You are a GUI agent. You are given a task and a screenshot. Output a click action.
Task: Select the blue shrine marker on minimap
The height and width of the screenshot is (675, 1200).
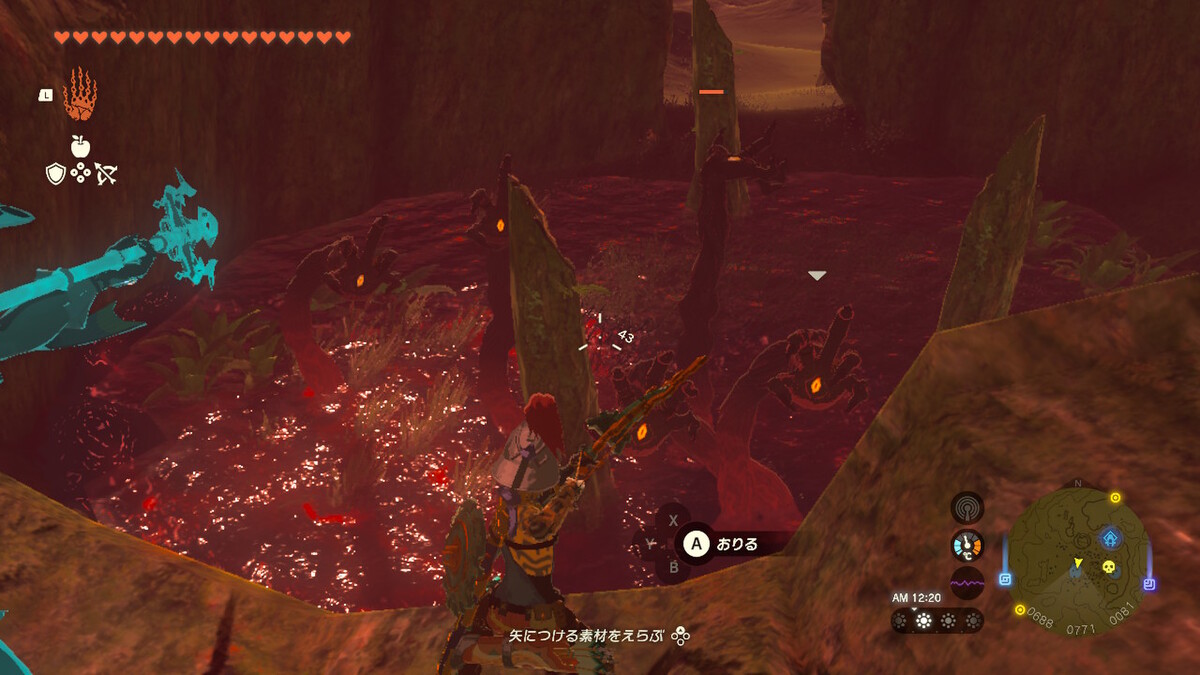click(1110, 539)
